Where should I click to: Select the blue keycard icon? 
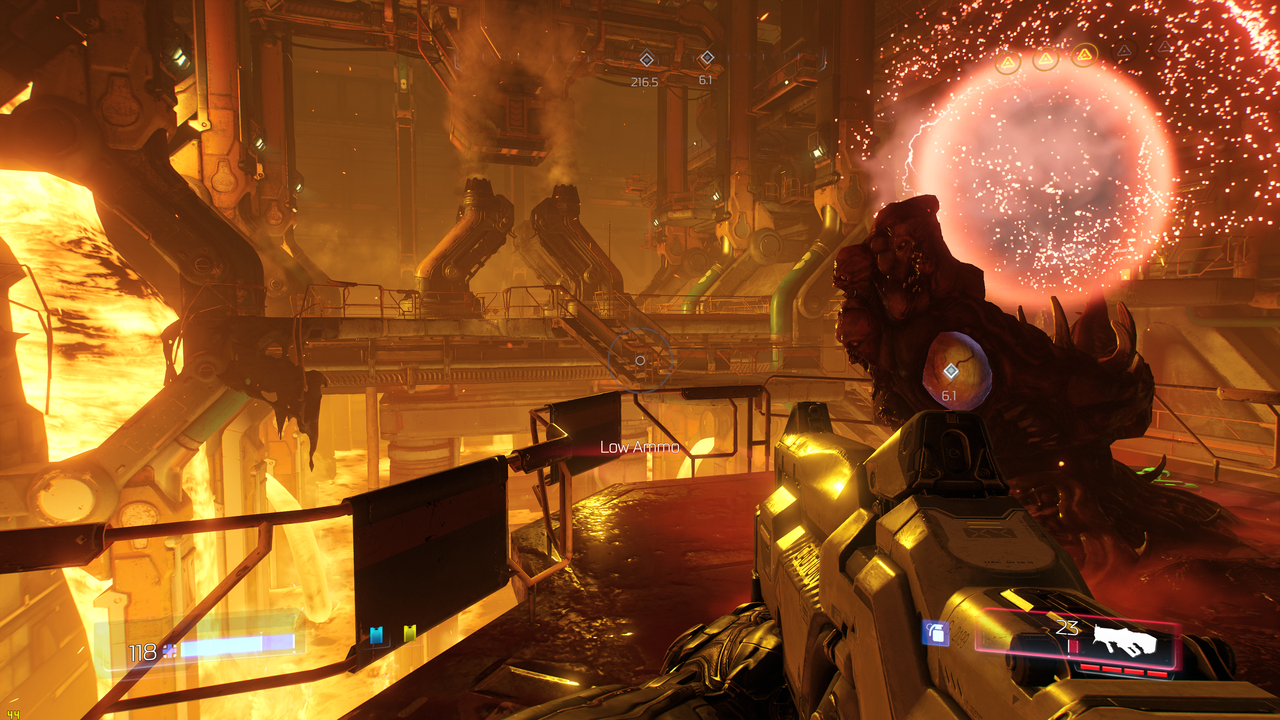(376, 634)
